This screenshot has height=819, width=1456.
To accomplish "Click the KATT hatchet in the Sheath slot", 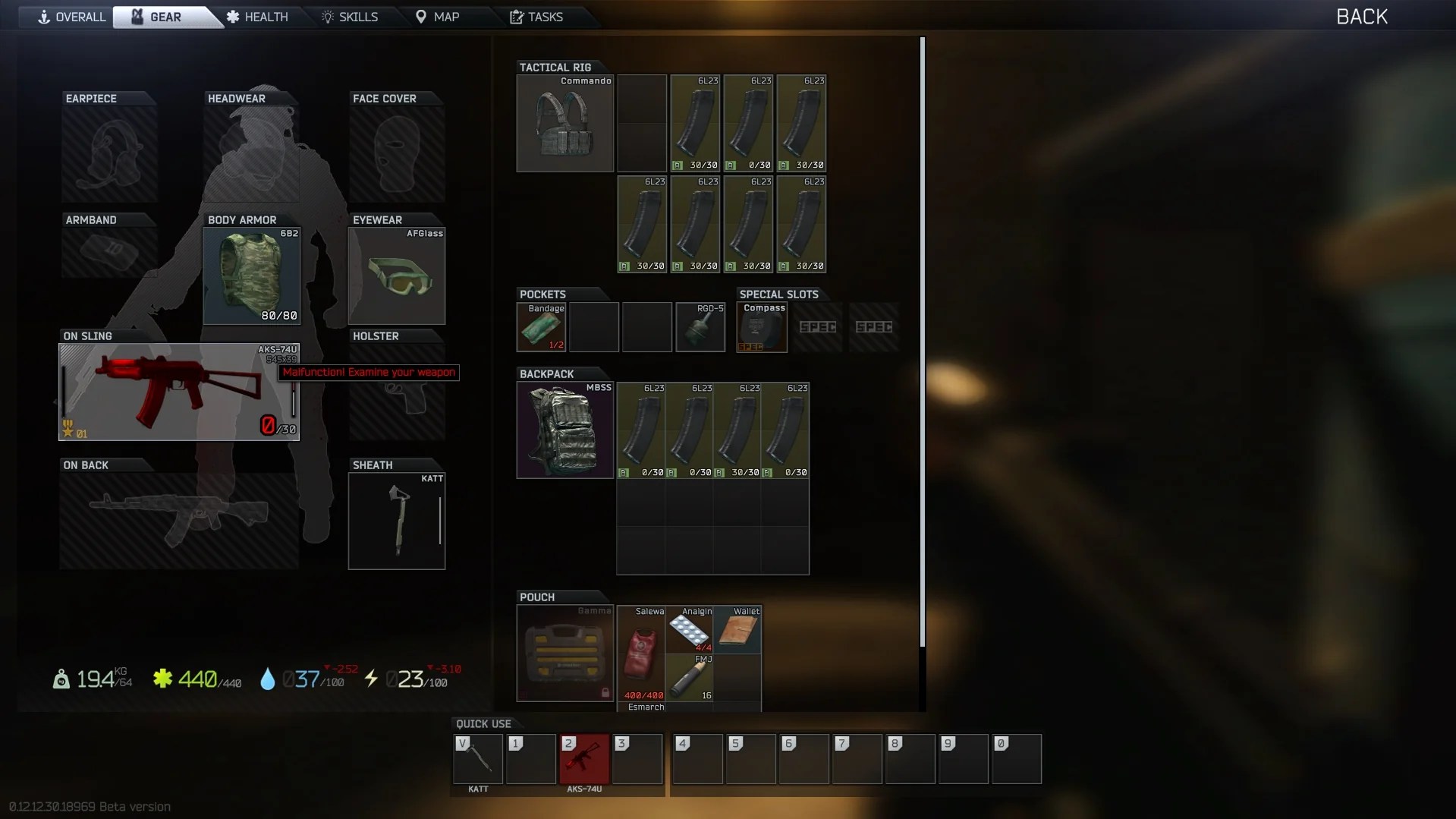I will pos(396,520).
